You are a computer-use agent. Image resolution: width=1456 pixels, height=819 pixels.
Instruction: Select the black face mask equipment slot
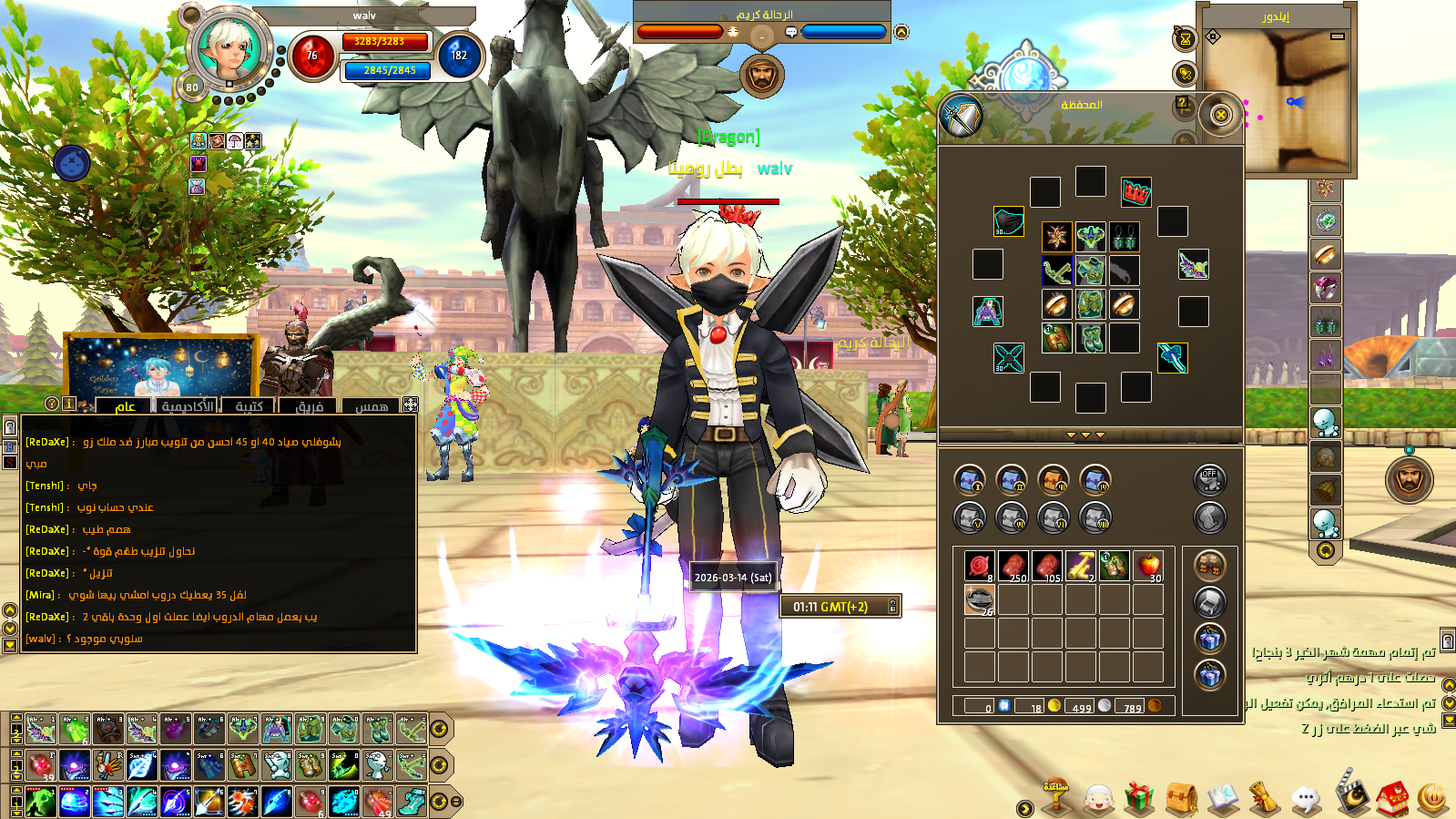[1008, 221]
